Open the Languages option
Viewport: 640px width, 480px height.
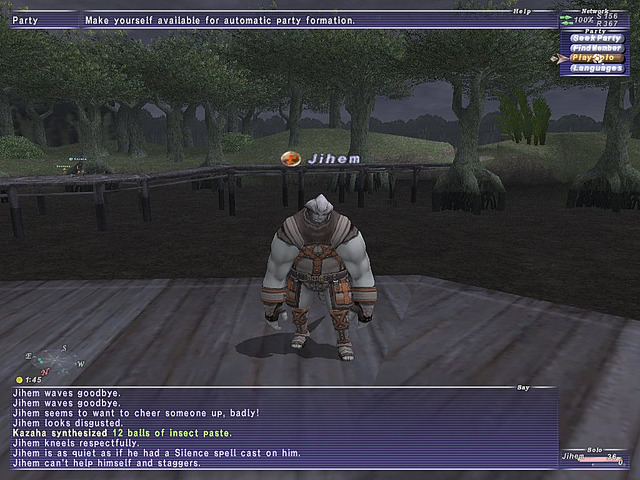(596, 67)
